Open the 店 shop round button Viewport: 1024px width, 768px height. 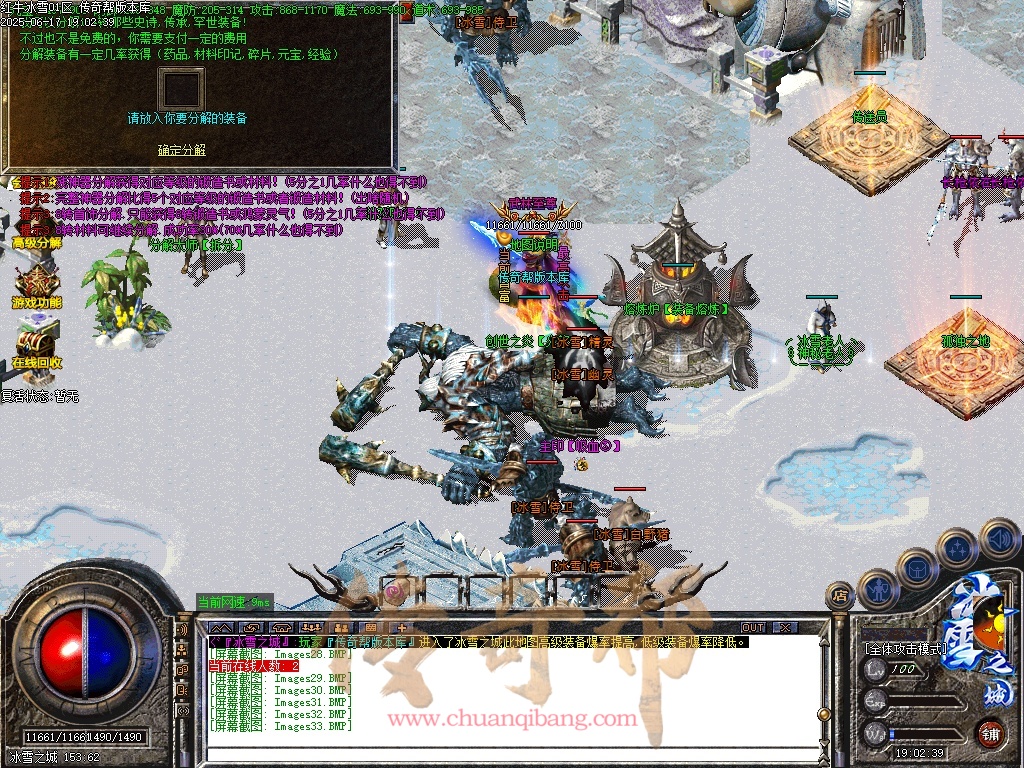point(839,596)
